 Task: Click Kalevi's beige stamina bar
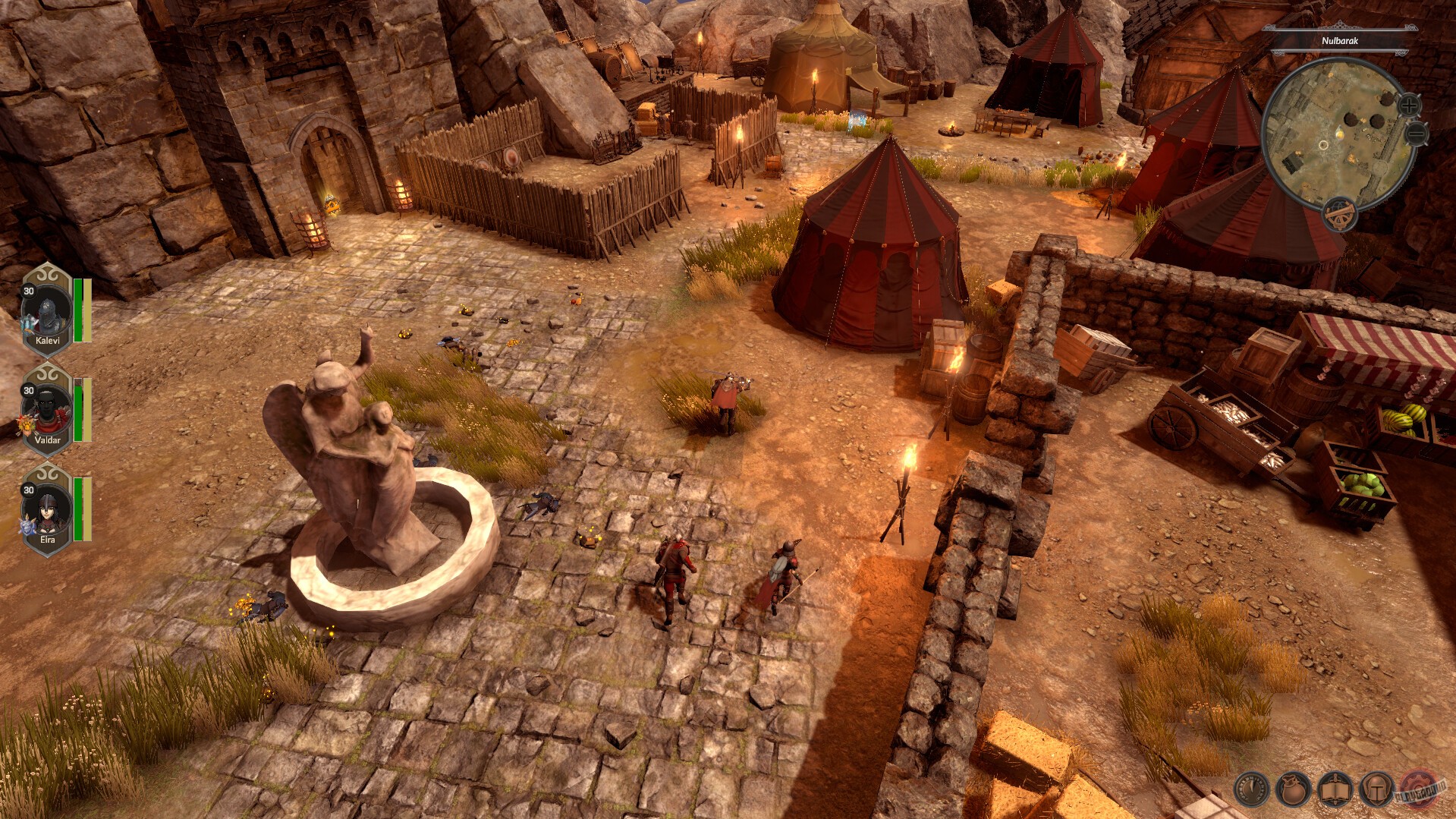pyautogui.click(x=86, y=310)
